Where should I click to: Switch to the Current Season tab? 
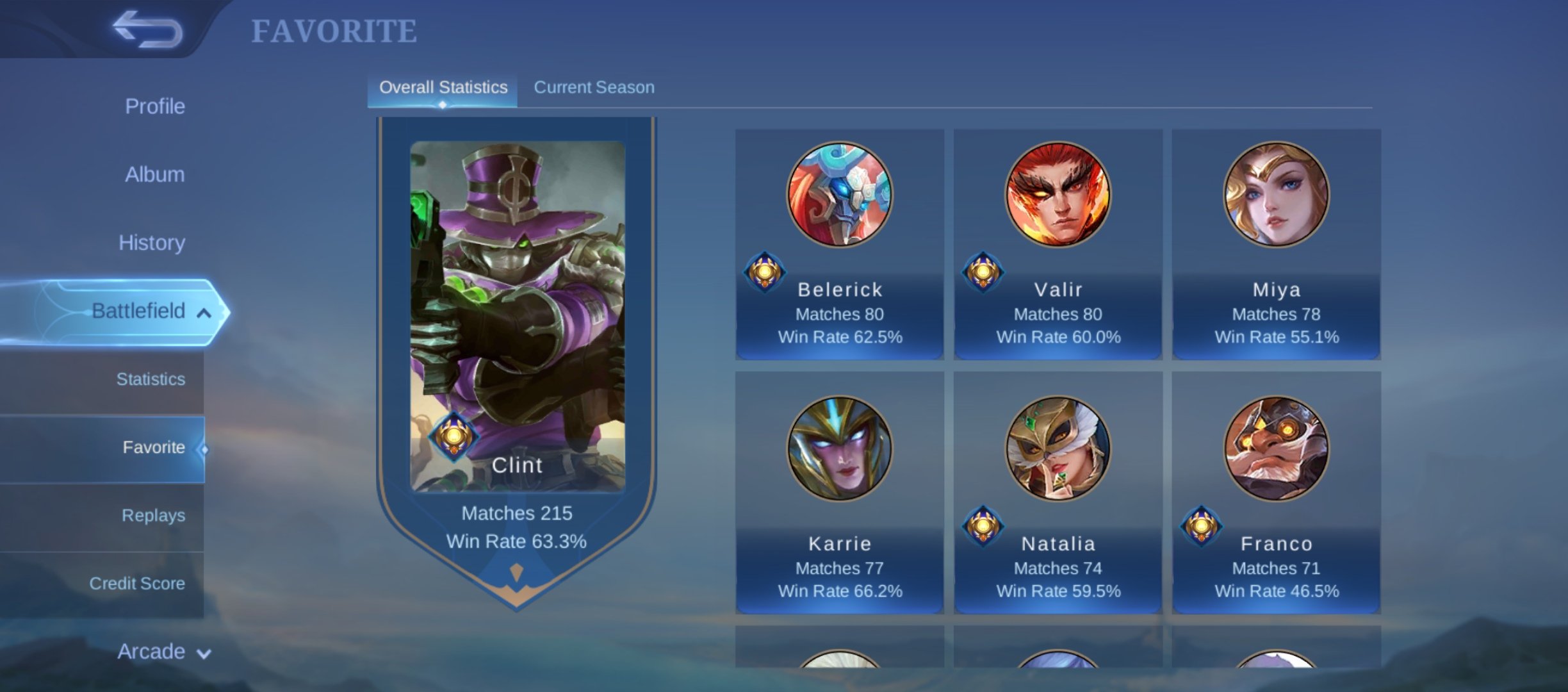pos(594,88)
